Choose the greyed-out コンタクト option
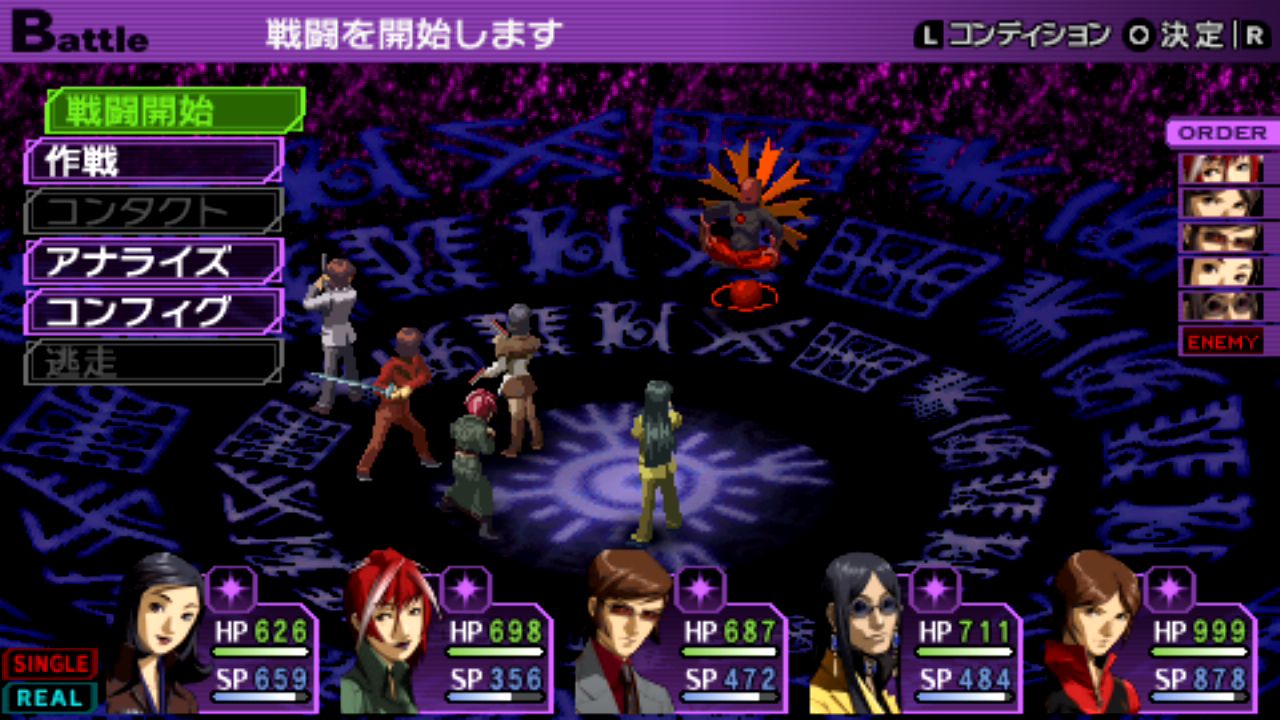The image size is (1280, 720). (152, 211)
